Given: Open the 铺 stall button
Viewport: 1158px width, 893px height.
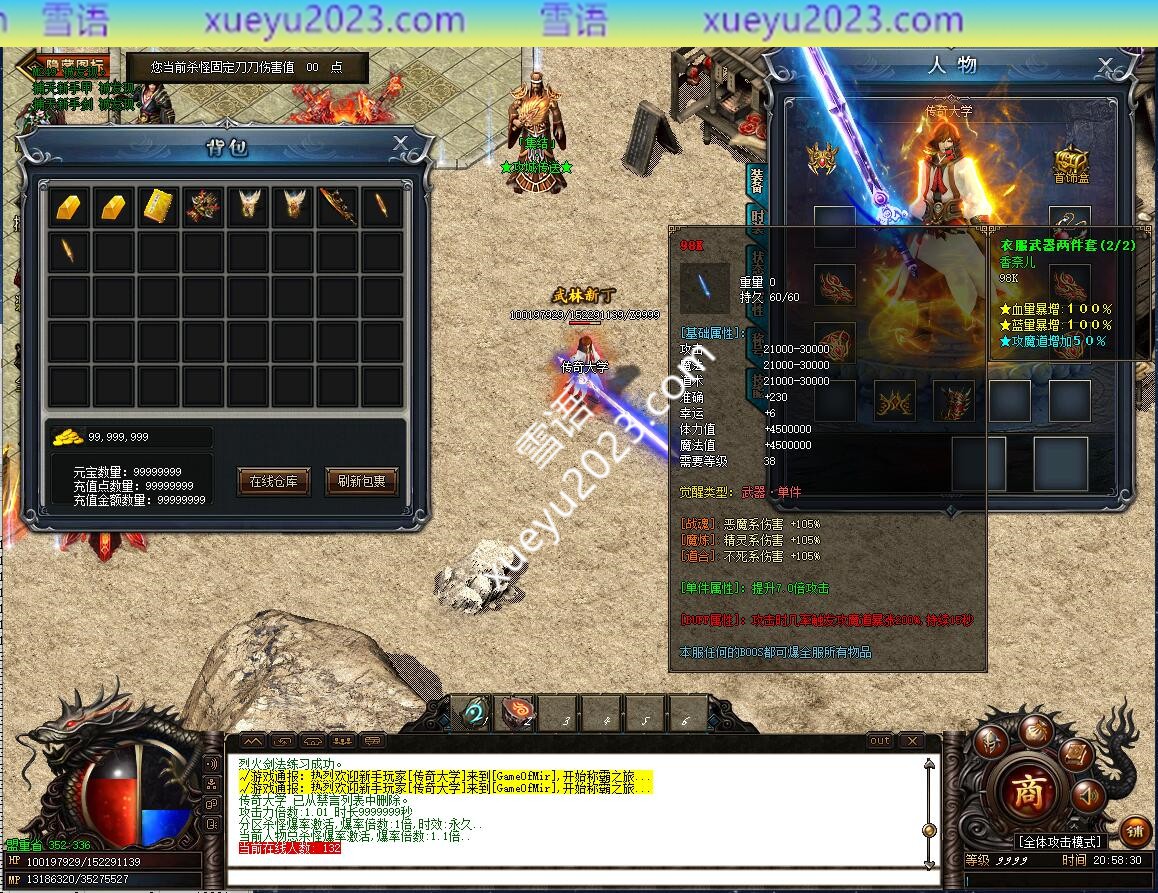Looking at the screenshot, I should pyautogui.click(x=1134, y=831).
